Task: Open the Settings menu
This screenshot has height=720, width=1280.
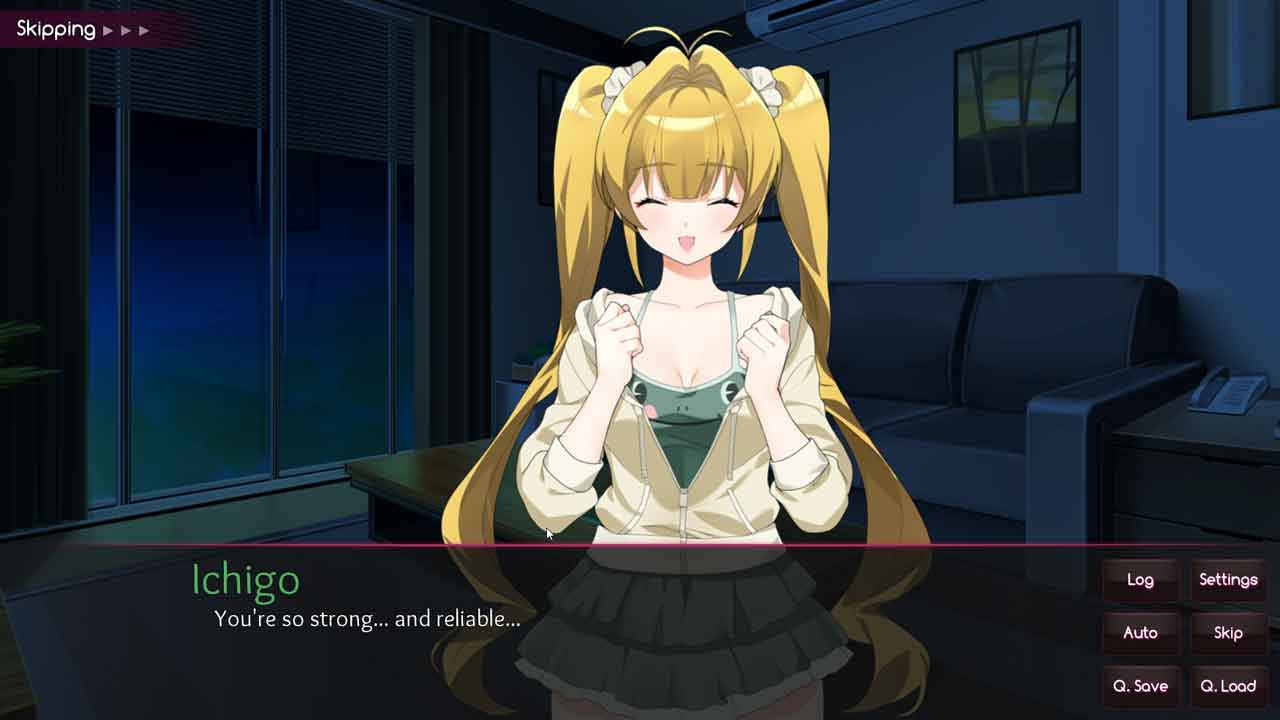Action: (1228, 580)
